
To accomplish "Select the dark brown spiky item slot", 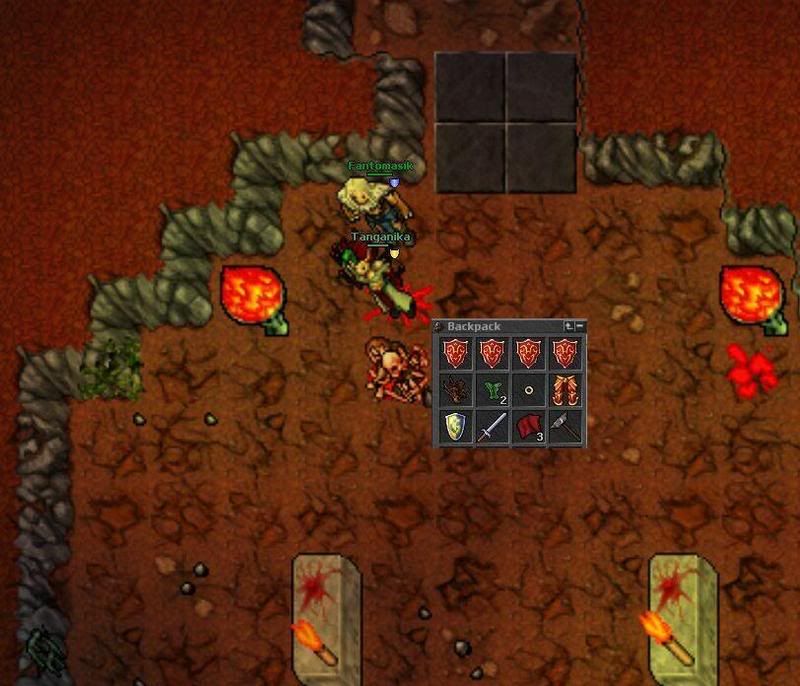I will point(455,390).
